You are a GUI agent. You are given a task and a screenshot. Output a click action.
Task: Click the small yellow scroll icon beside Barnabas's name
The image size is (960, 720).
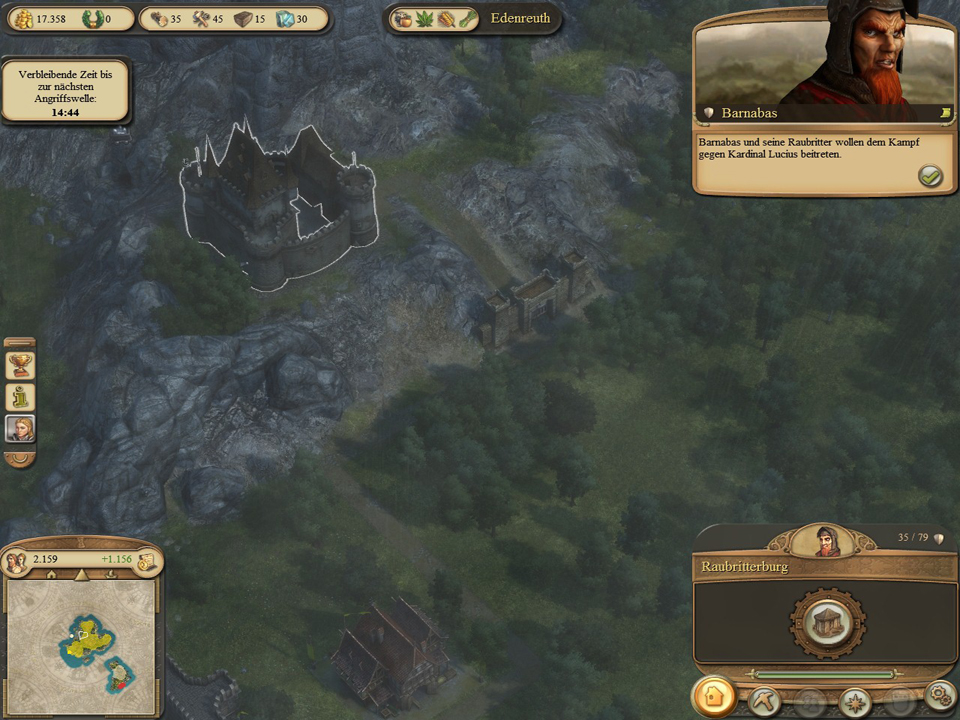point(942,114)
